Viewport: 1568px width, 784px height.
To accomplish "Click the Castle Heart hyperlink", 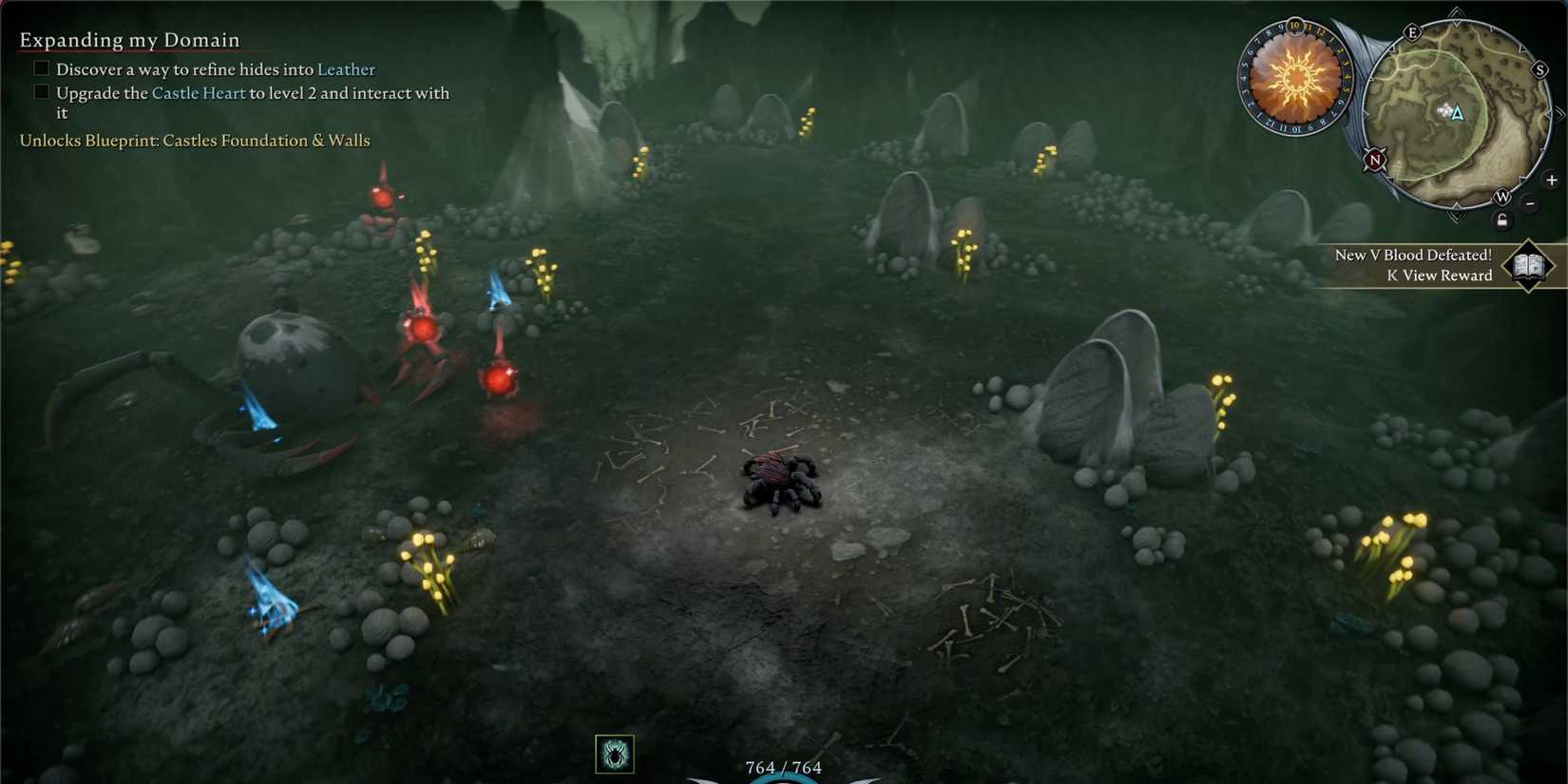I will (x=199, y=92).
